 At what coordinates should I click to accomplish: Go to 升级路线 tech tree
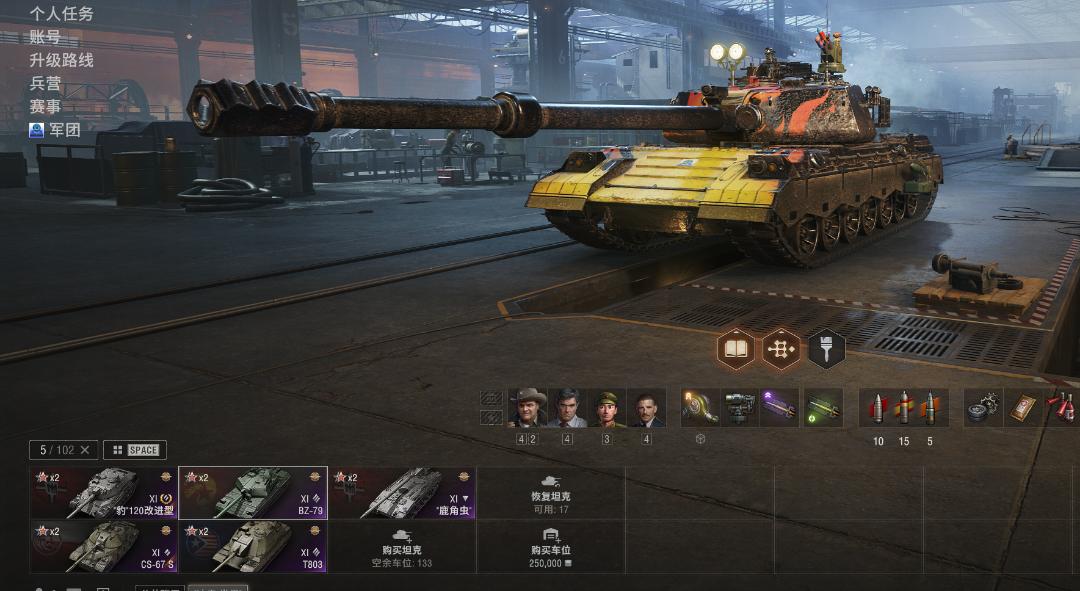point(61,60)
